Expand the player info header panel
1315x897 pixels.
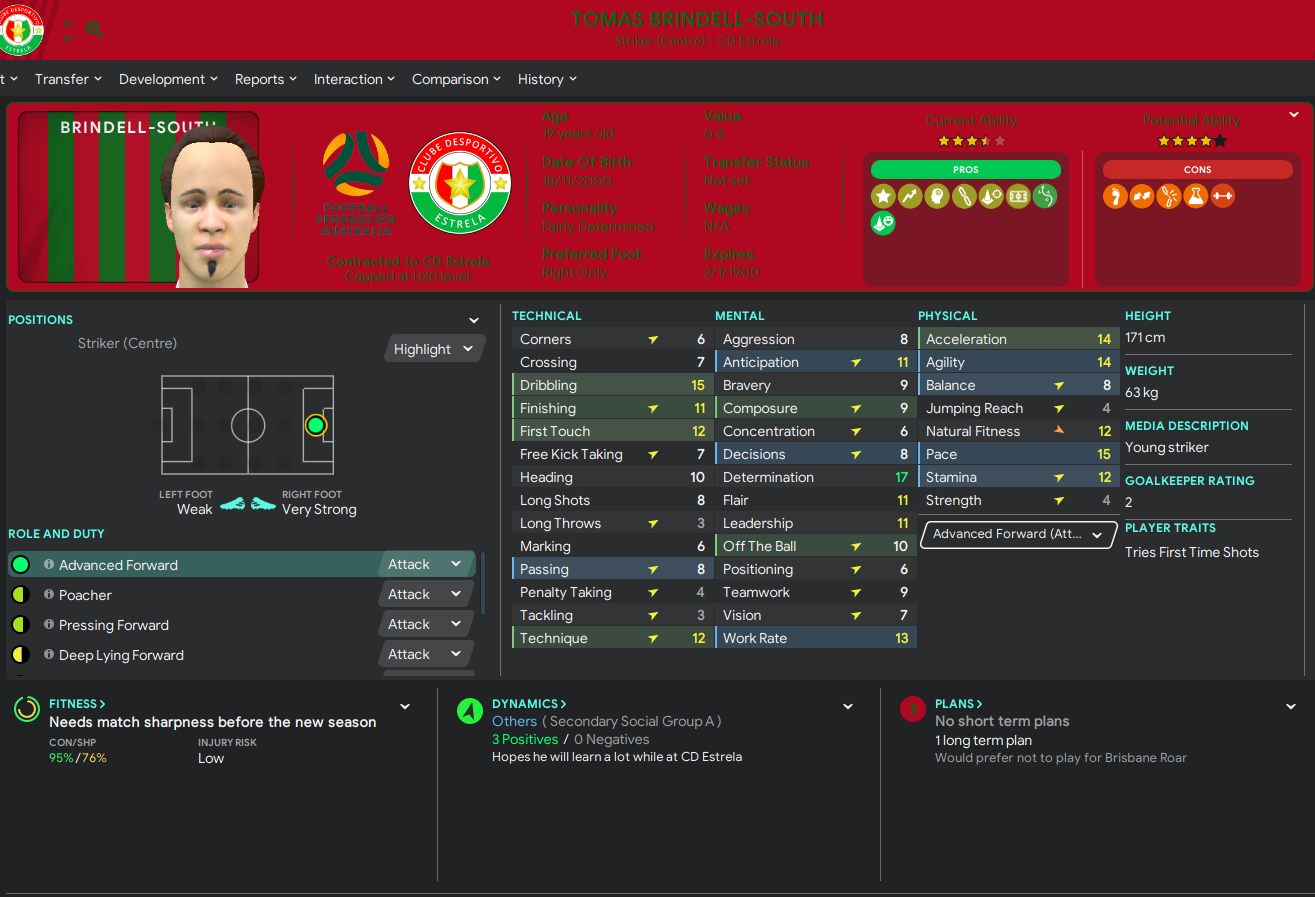pyautogui.click(x=1294, y=115)
